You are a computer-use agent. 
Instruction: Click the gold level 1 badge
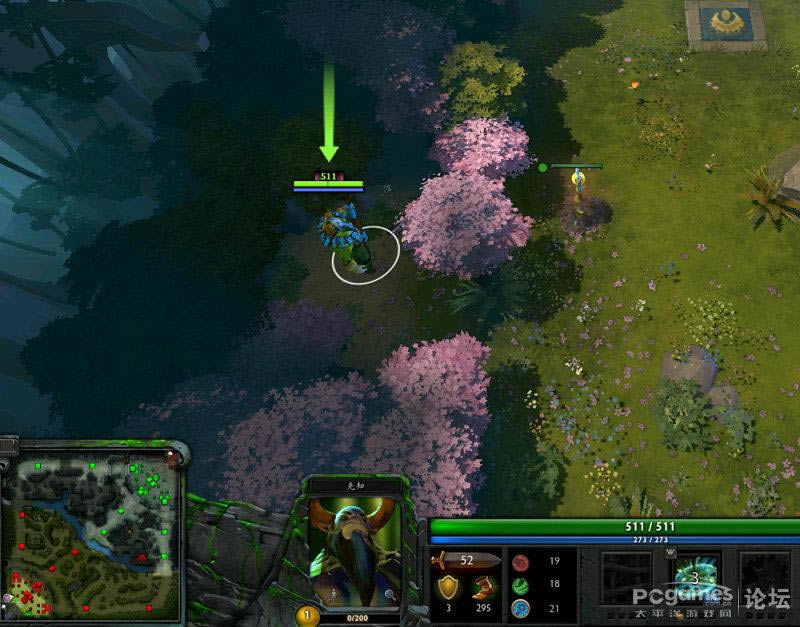(308, 616)
